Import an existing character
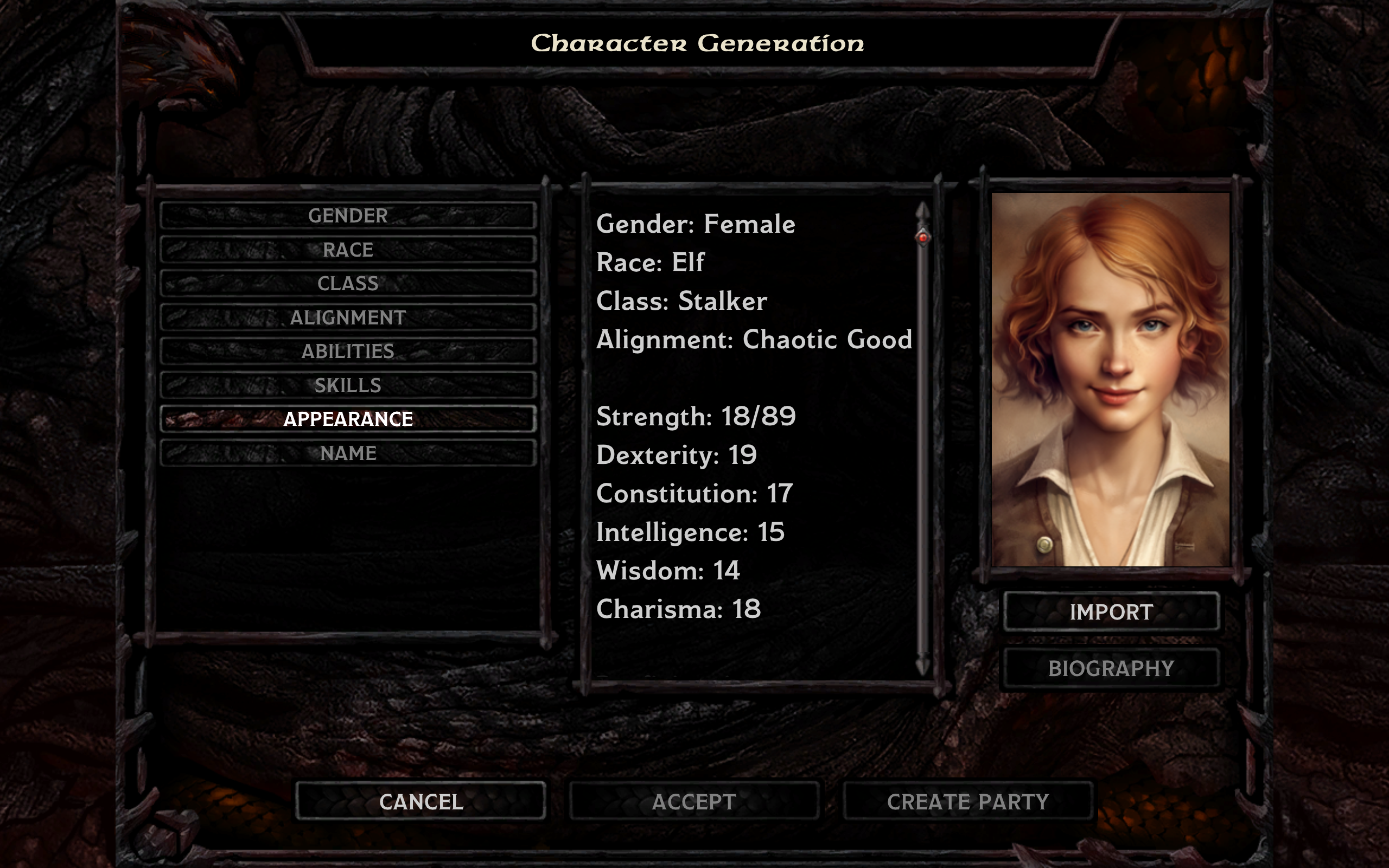 [x=1111, y=612]
